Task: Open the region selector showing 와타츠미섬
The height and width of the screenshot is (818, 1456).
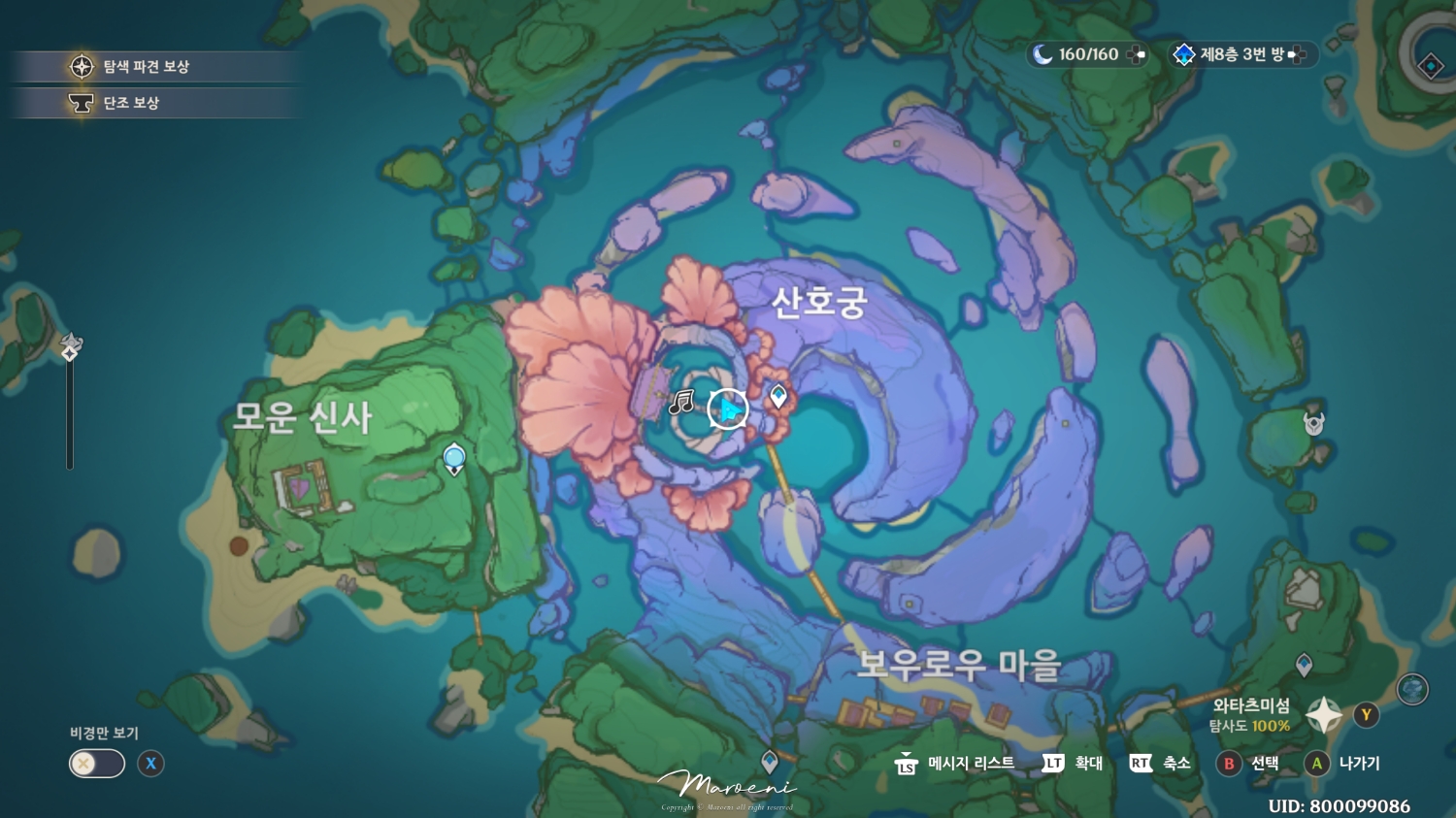Action: [x=1322, y=715]
